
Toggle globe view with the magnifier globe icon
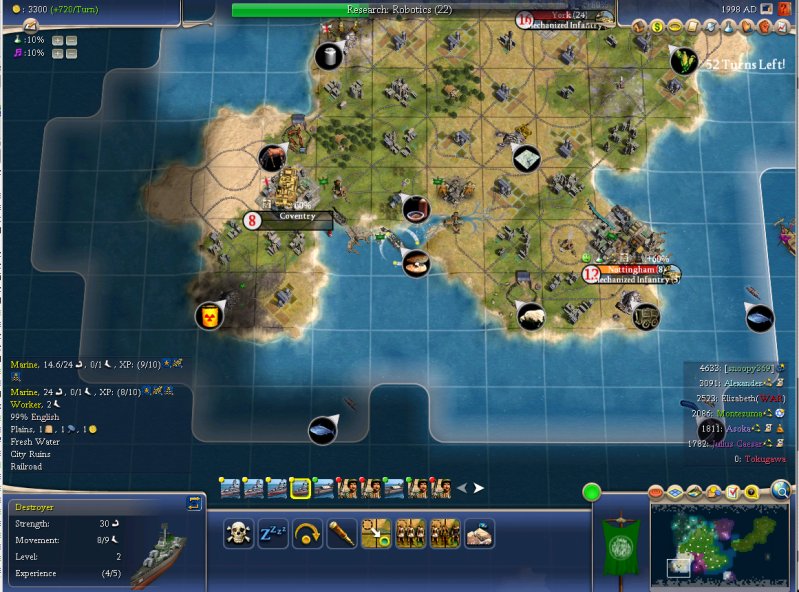pos(781,490)
